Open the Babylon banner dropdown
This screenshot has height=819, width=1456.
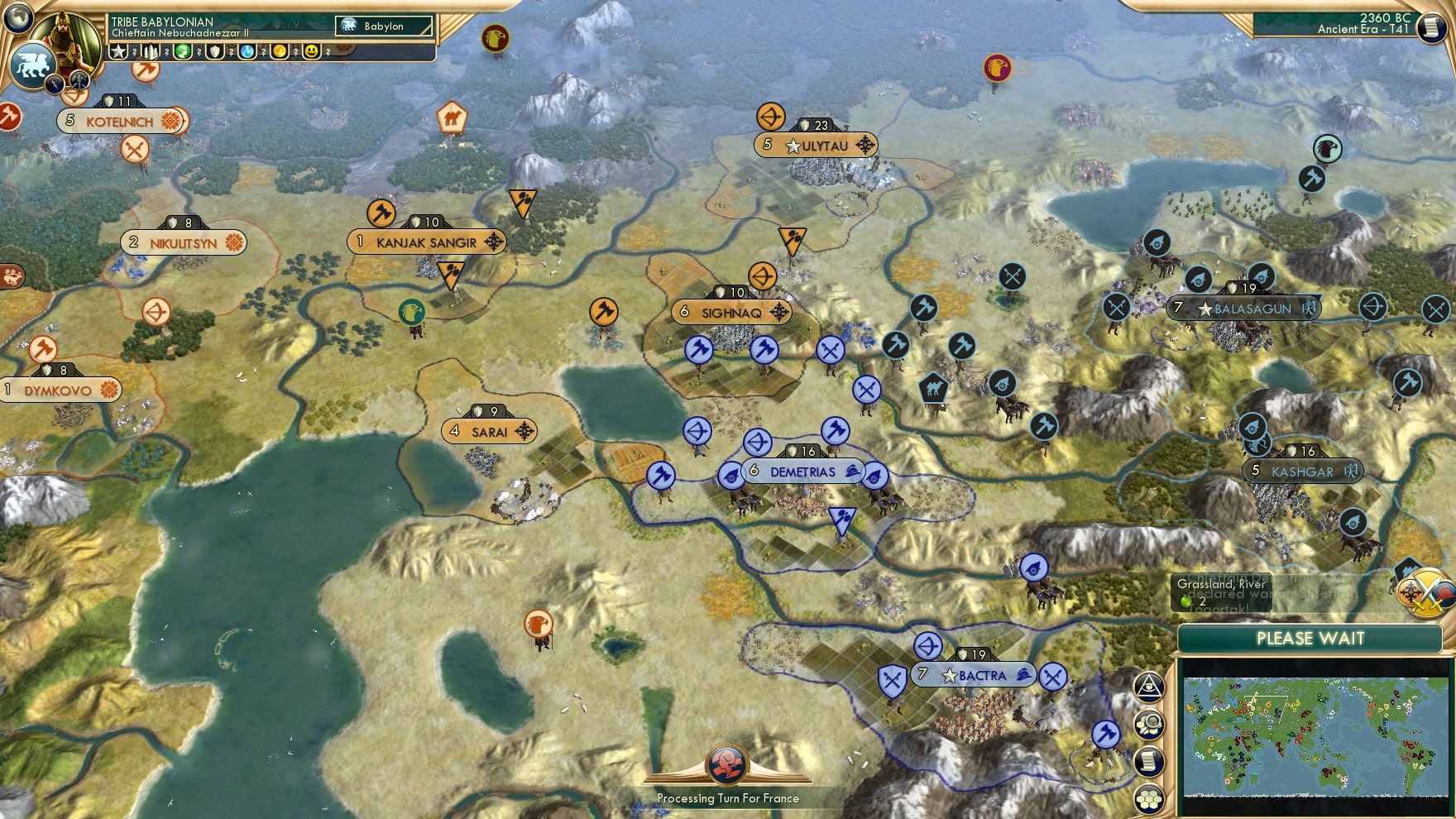point(385,26)
